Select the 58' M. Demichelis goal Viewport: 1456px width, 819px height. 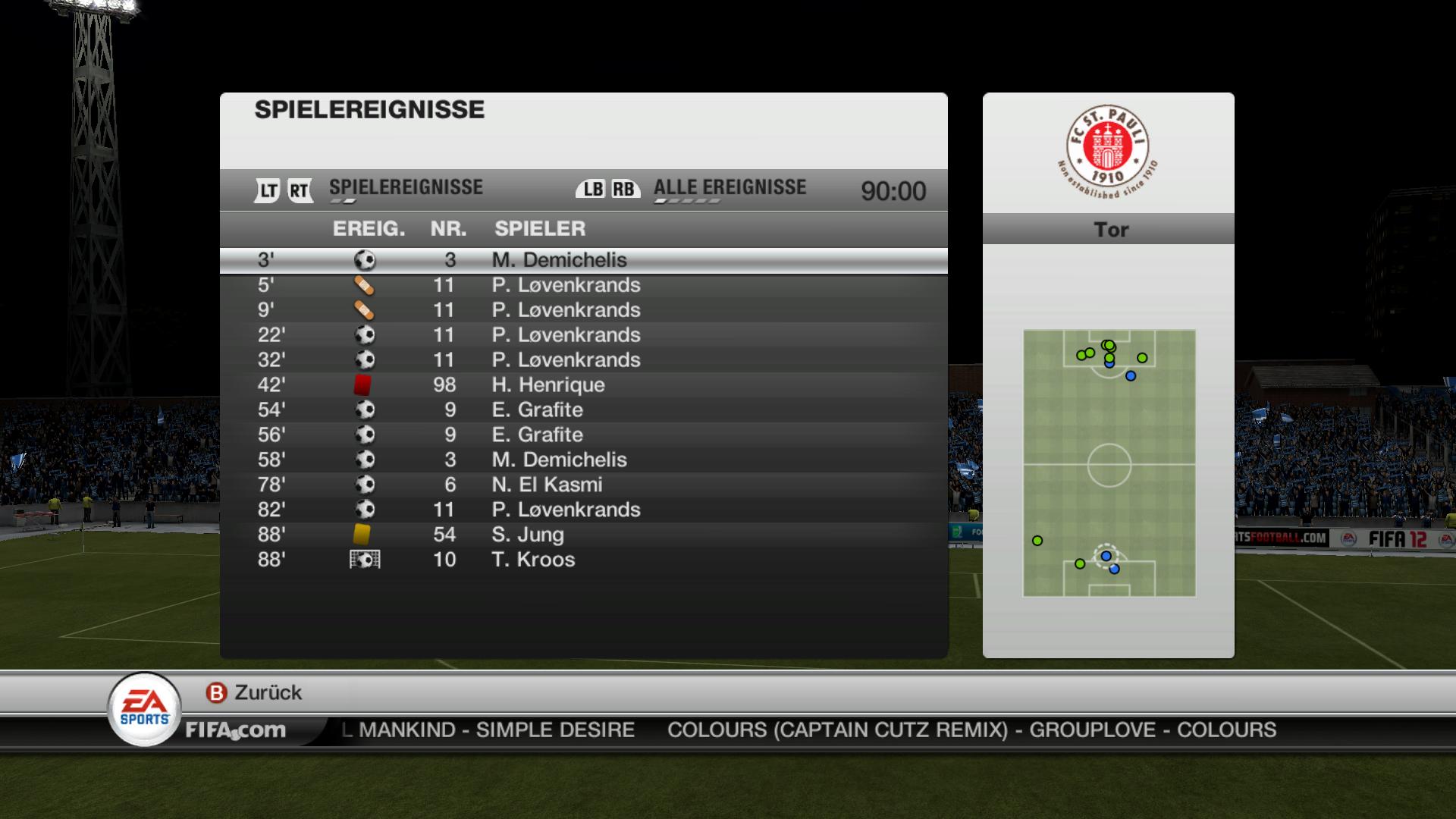[582, 460]
